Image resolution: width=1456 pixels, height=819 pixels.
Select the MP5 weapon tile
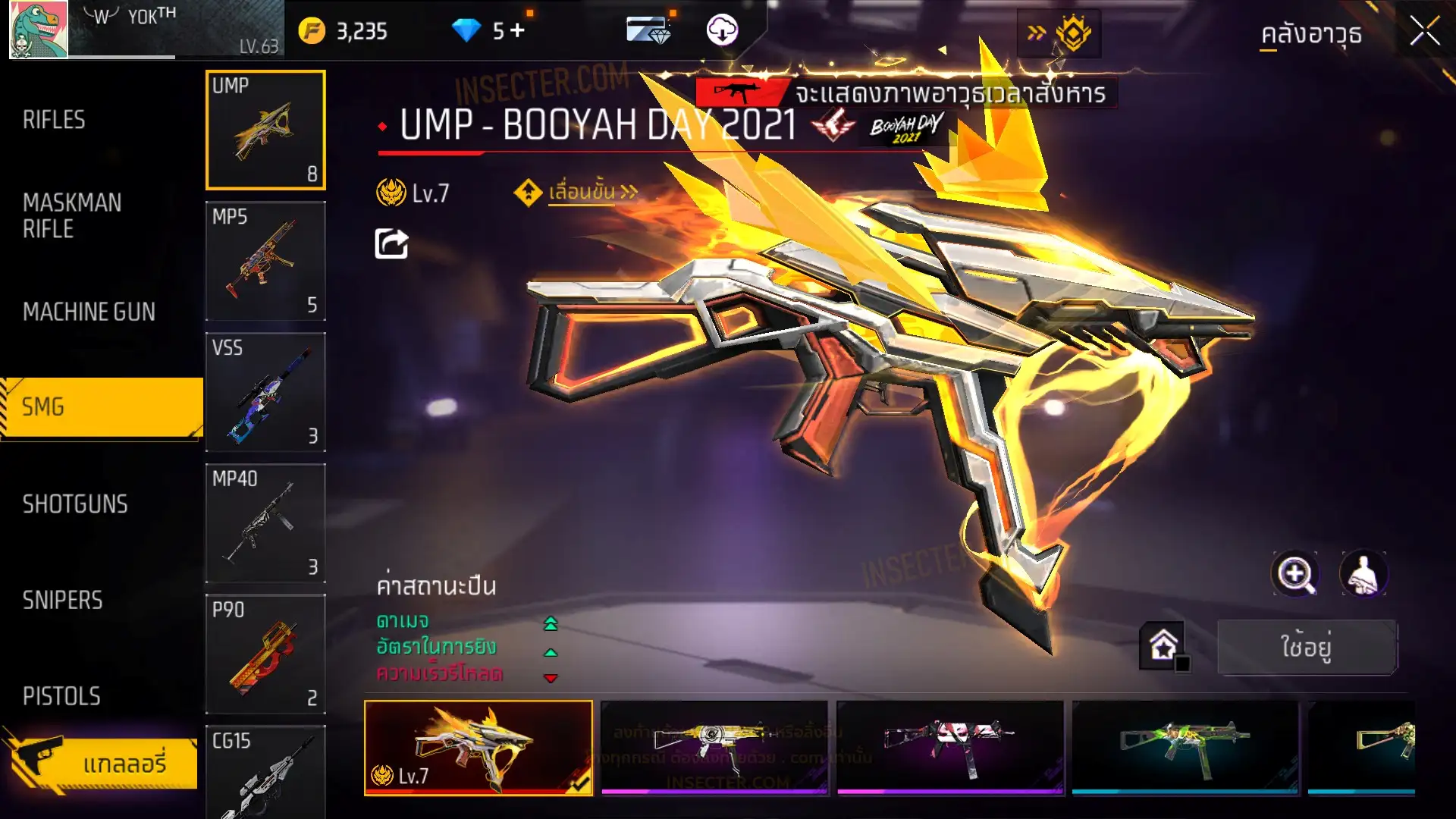265,261
